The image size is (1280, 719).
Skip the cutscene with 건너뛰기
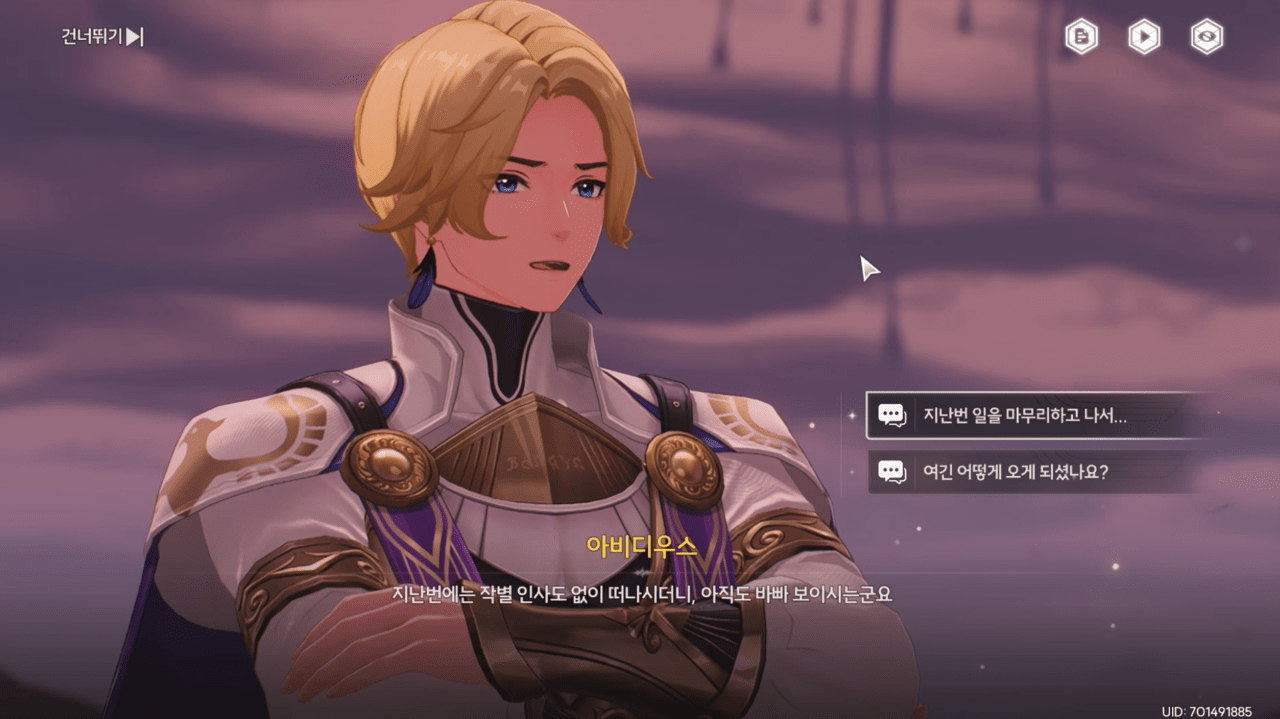[103, 37]
